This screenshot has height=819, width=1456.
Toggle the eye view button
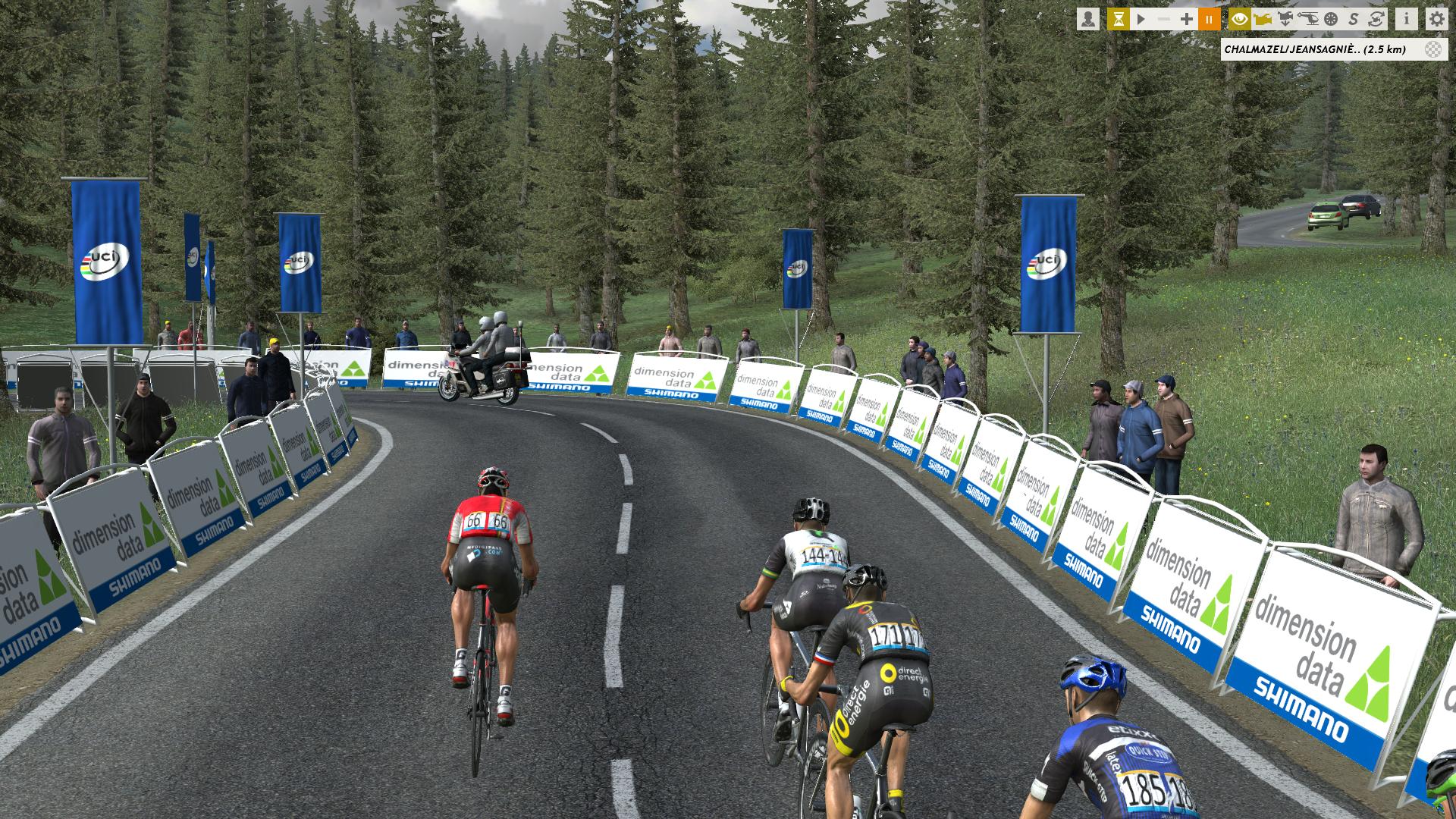click(1240, 19)
